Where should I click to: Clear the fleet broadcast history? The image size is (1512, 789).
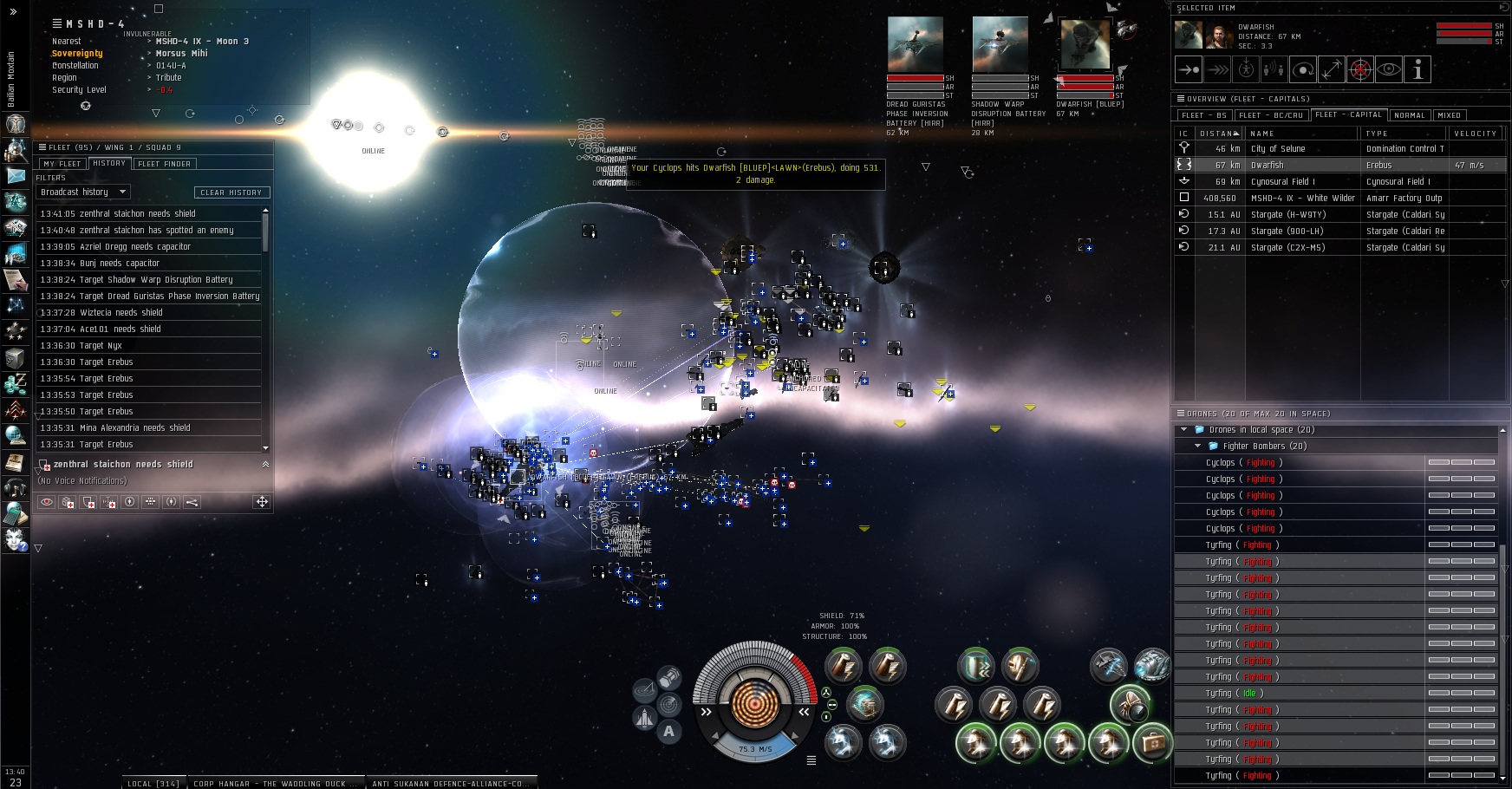[x=231, y=192]
